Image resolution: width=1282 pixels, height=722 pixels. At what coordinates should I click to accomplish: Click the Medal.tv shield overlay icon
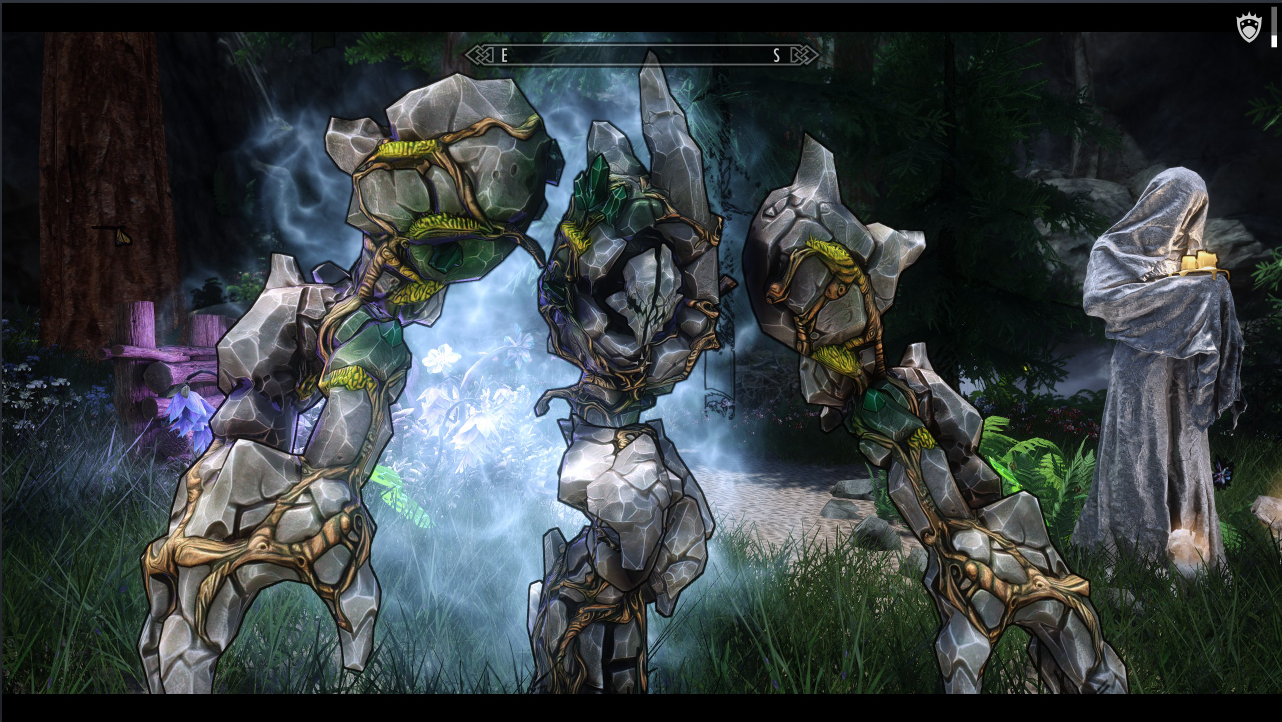pyautogui.click(x=1249, y=27)
